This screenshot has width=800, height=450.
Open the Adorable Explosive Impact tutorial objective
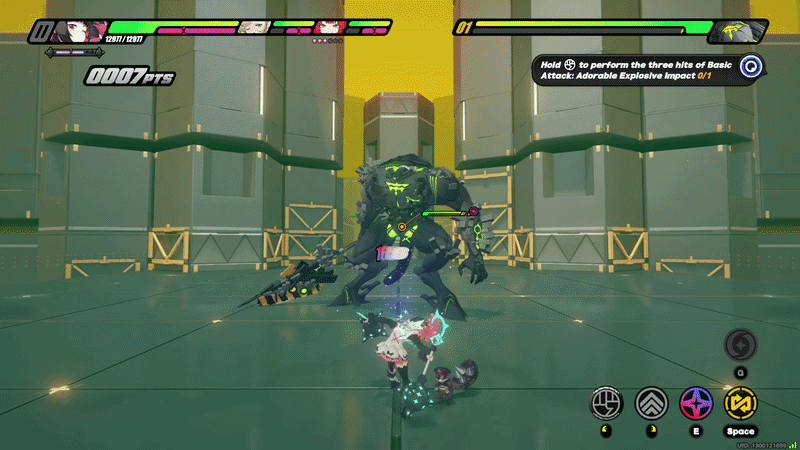point(636,68)
